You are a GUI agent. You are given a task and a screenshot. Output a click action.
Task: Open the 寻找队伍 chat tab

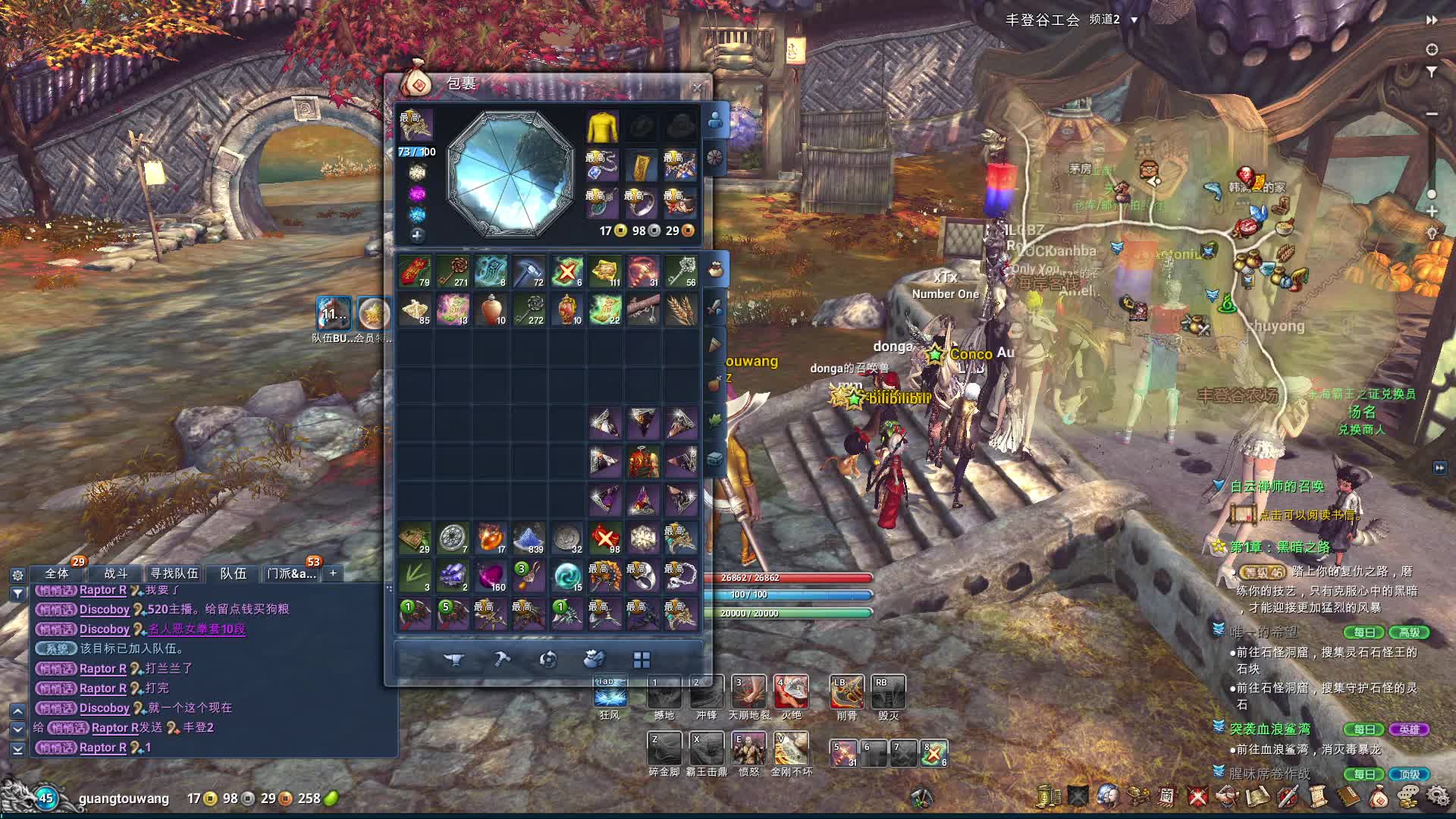pyautogui.click(x=174, y=573)
